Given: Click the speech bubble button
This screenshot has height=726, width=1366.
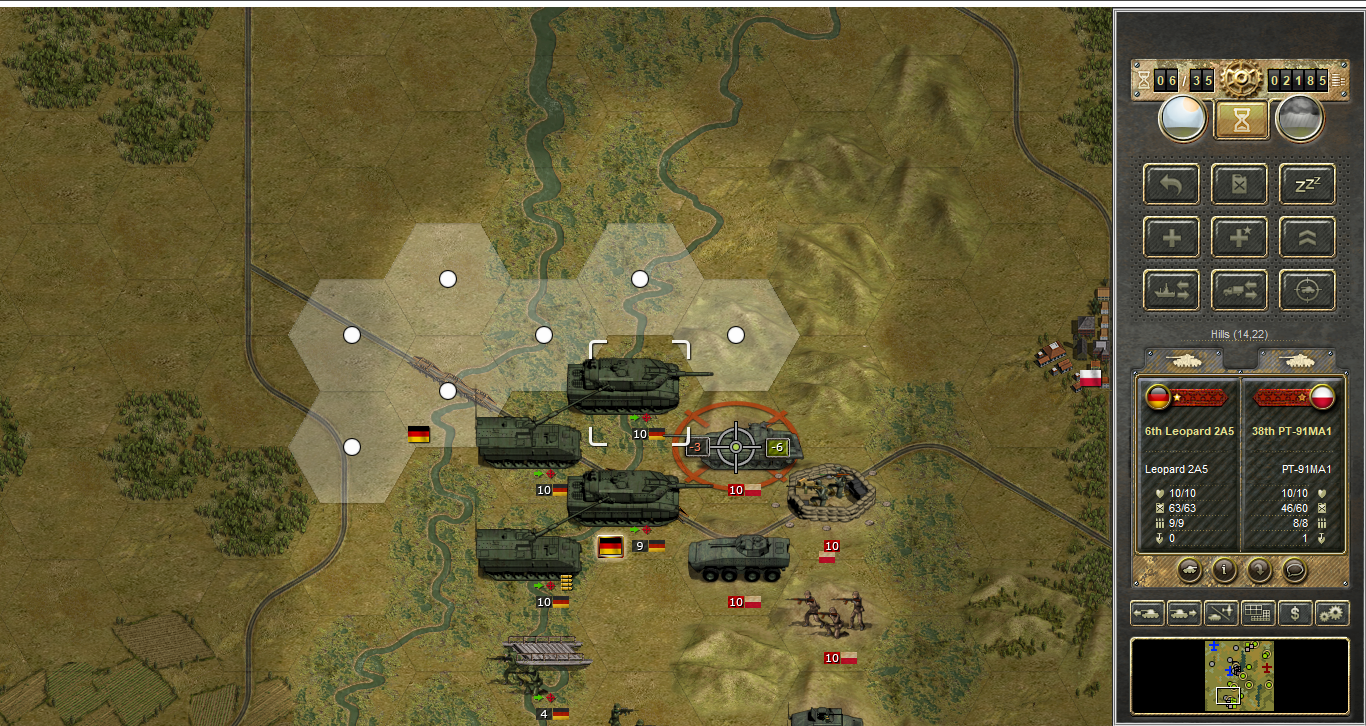Looking at the screenshot, I should point(1295,570).
